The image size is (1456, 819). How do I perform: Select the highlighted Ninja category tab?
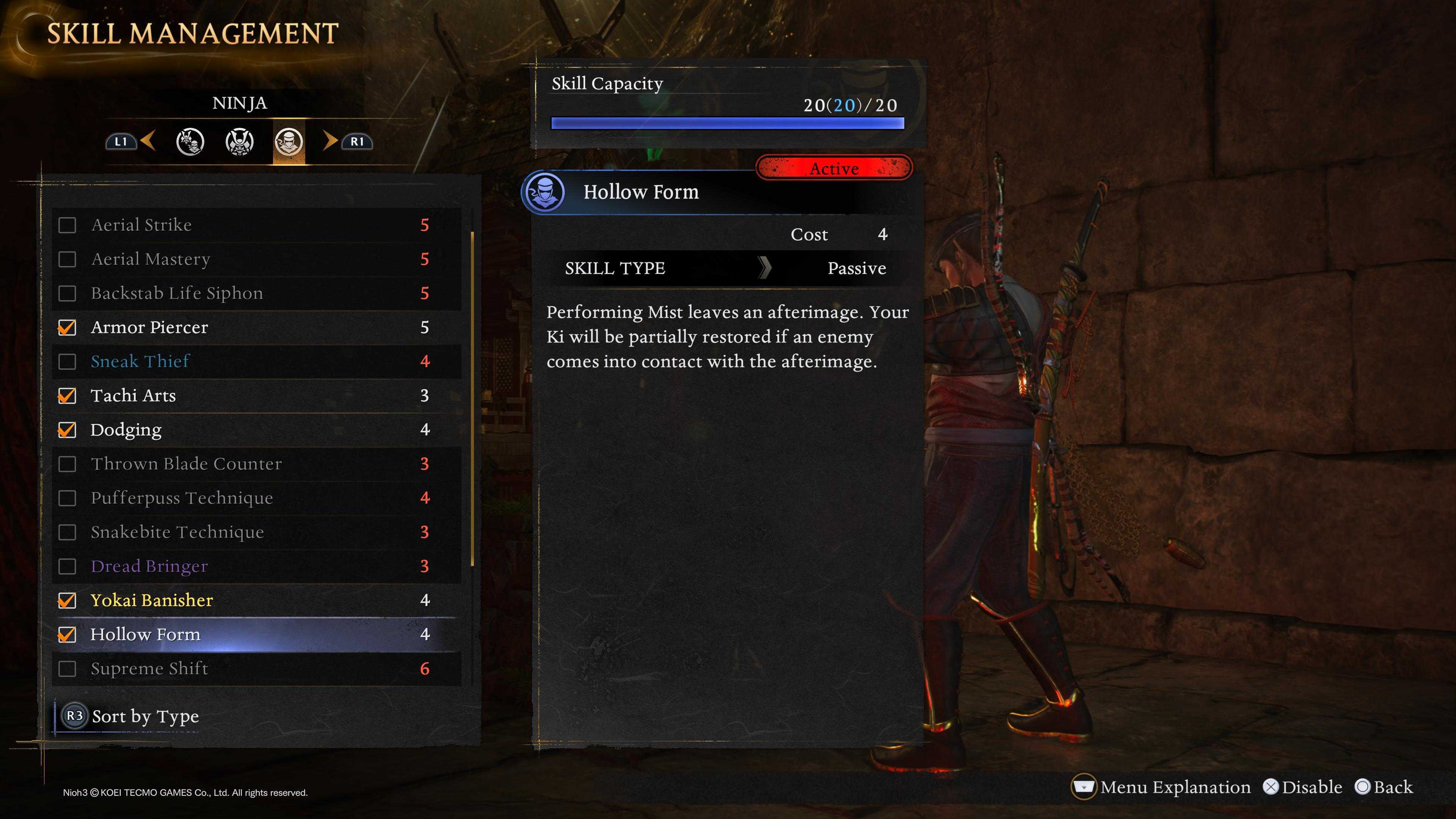click(289, 141)
